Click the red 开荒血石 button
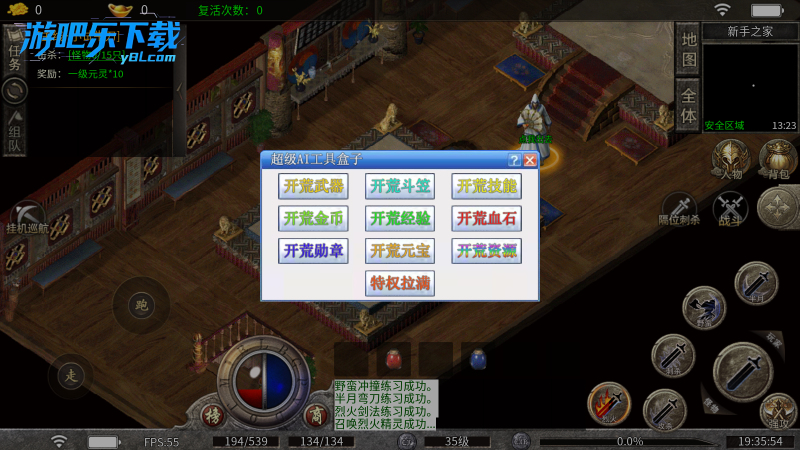 tap(486, 218)
